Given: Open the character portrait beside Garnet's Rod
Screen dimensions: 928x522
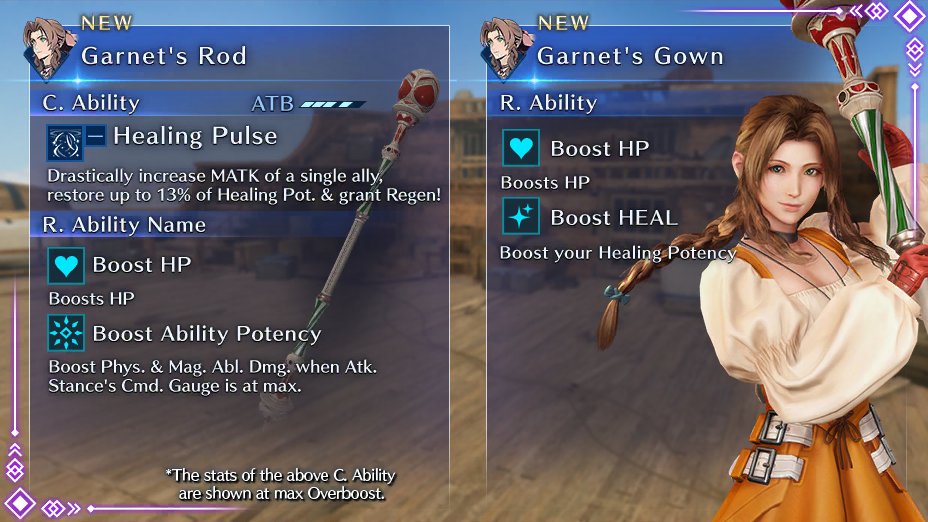Looking at the screenshot, I should 48,47.
